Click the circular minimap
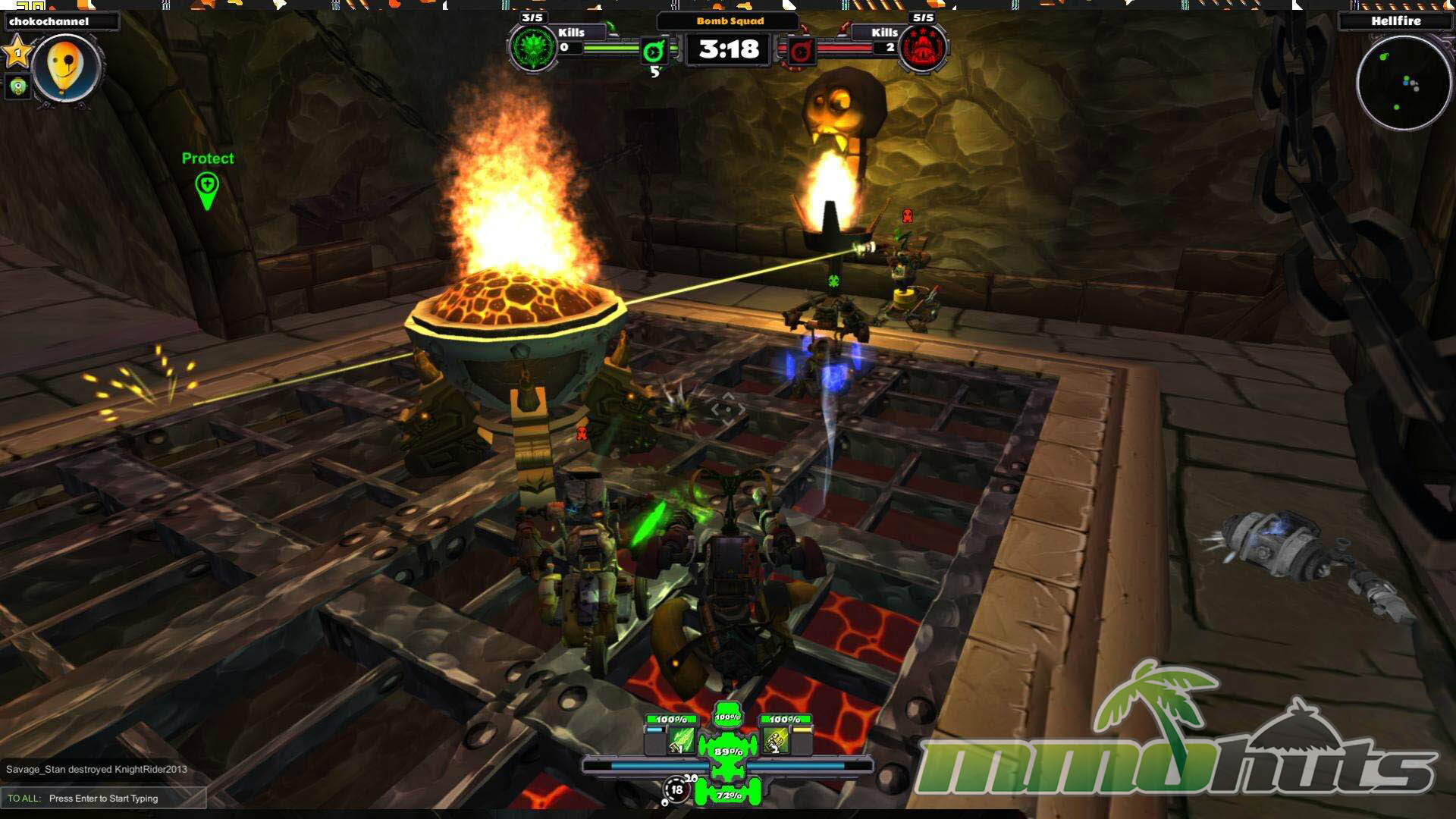Image resolution: width=1456 pixels, height=819 pixels. click(1402, 83)
